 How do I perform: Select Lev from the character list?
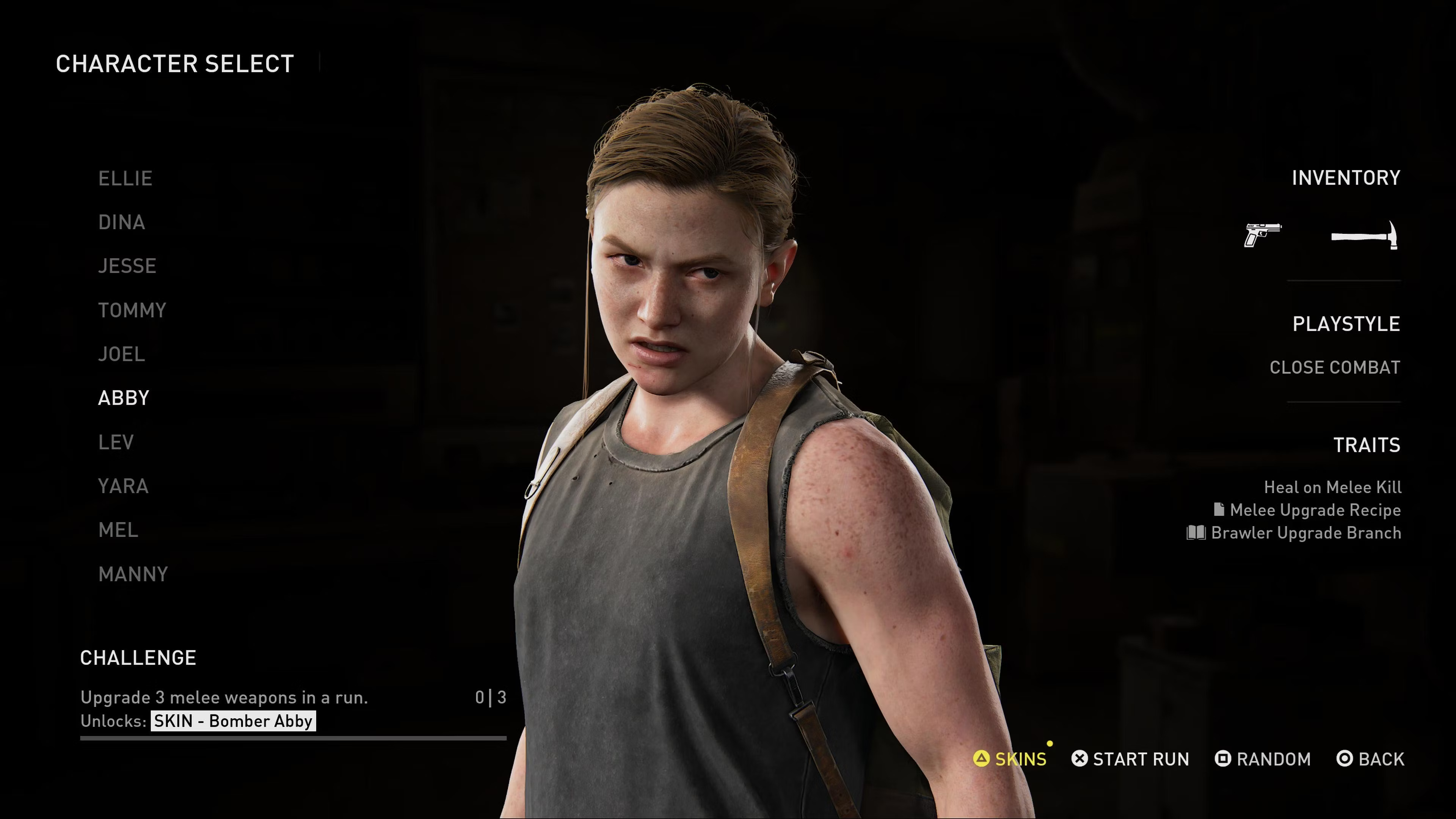pos(116,442)
